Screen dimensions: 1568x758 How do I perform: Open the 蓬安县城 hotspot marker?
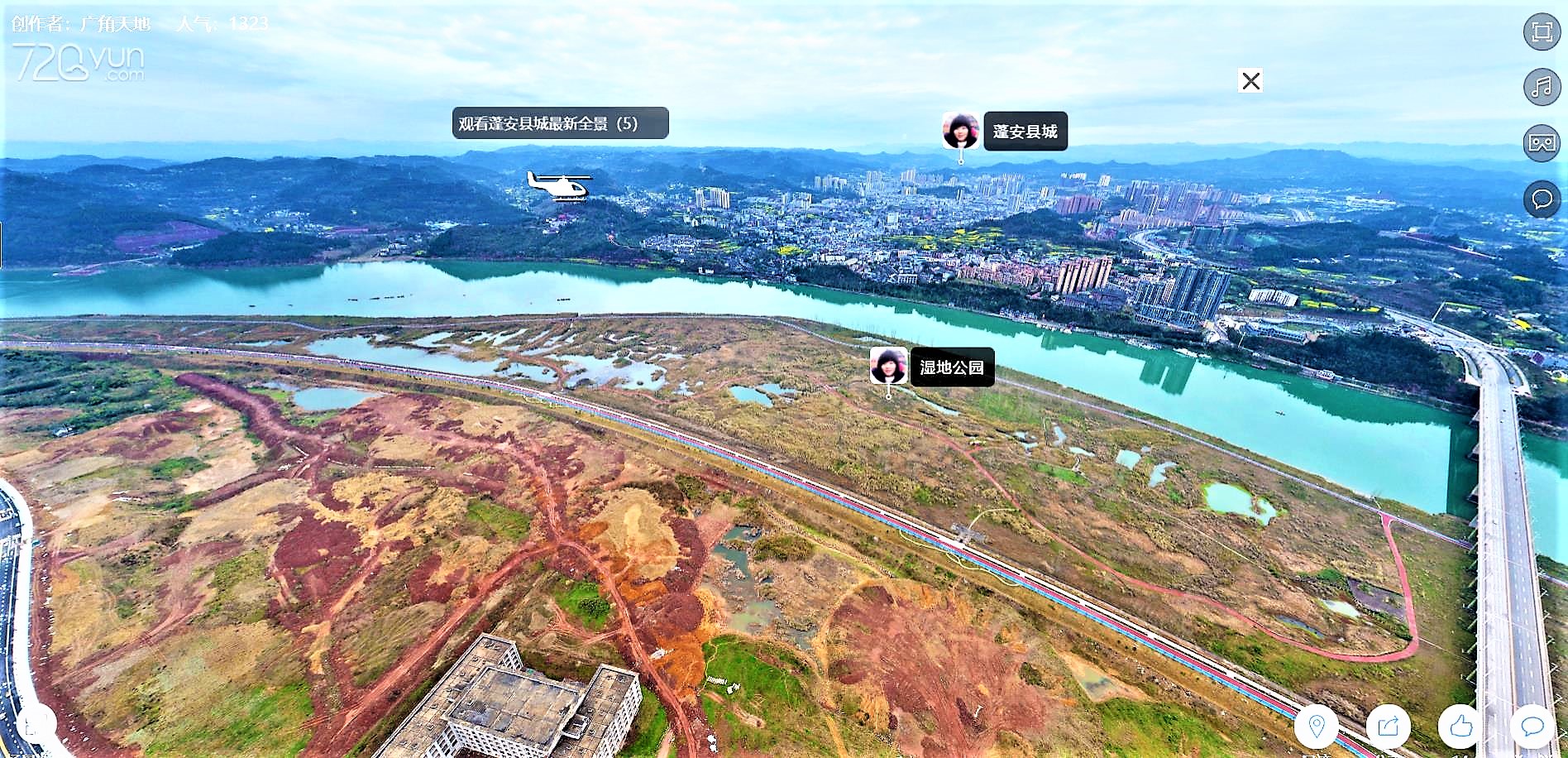click(x=960, y=132)
